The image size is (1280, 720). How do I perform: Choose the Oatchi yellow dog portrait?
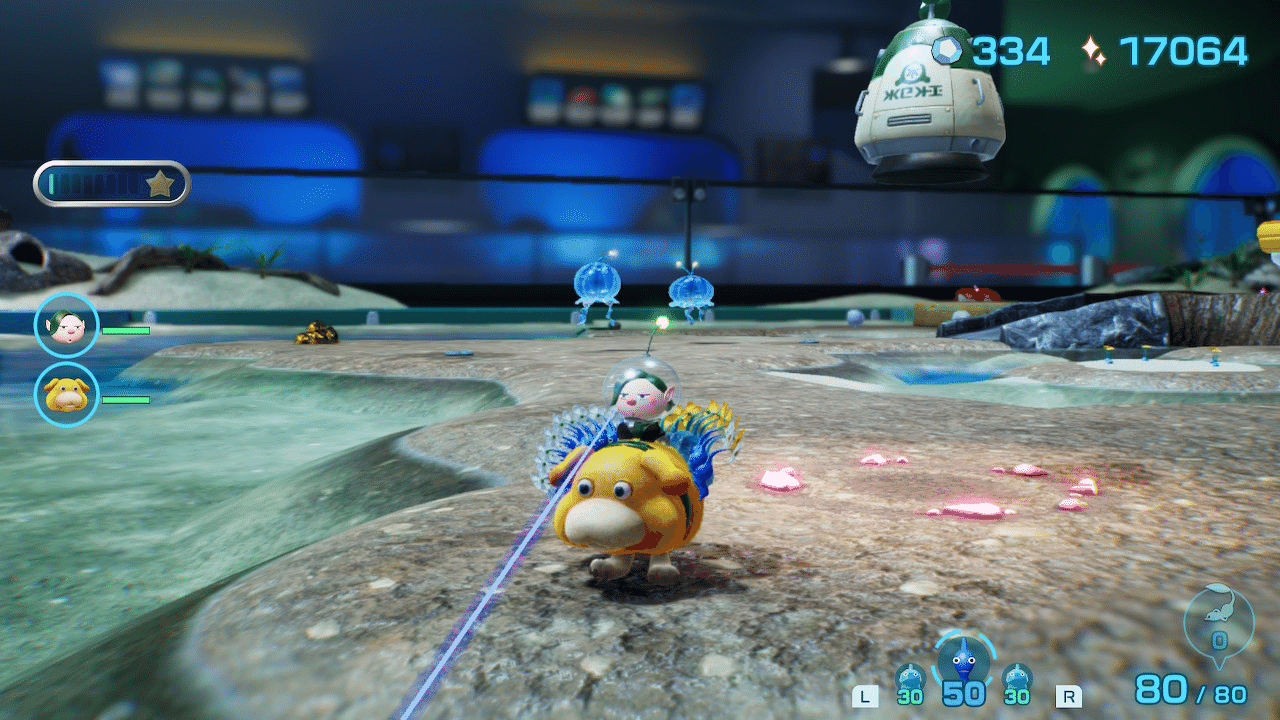click(67, 395)
